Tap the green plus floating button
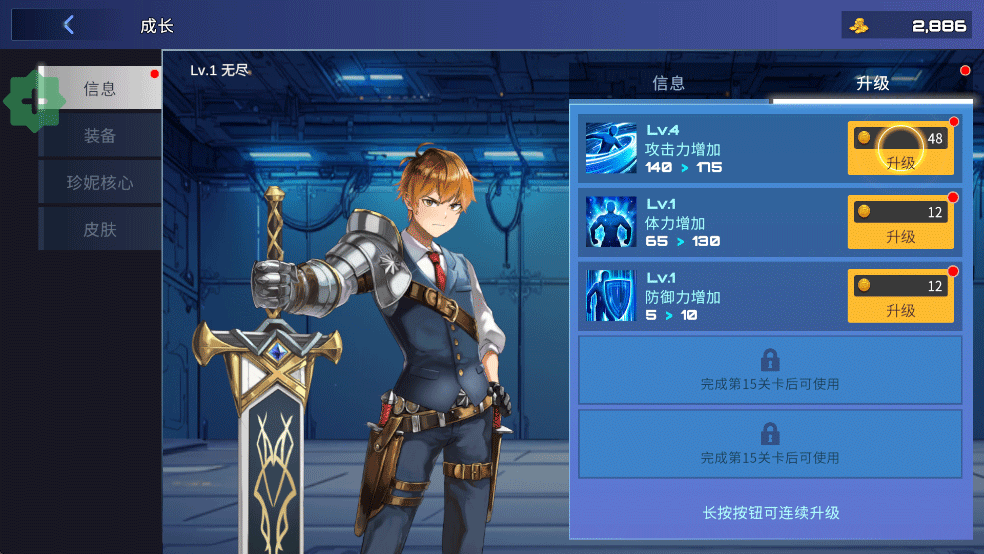The width and height of the screenshot is (984, 554). (34, 101)
